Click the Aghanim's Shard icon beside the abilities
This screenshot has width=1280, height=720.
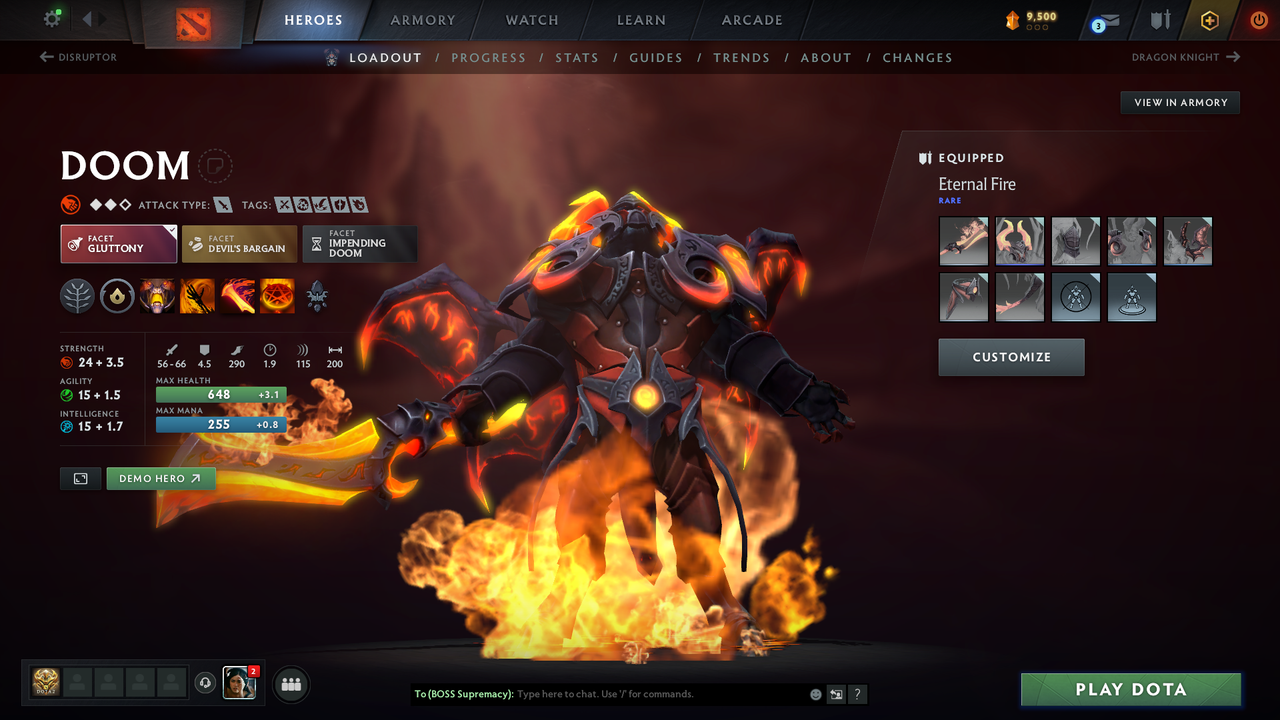[x=318, y=296]
